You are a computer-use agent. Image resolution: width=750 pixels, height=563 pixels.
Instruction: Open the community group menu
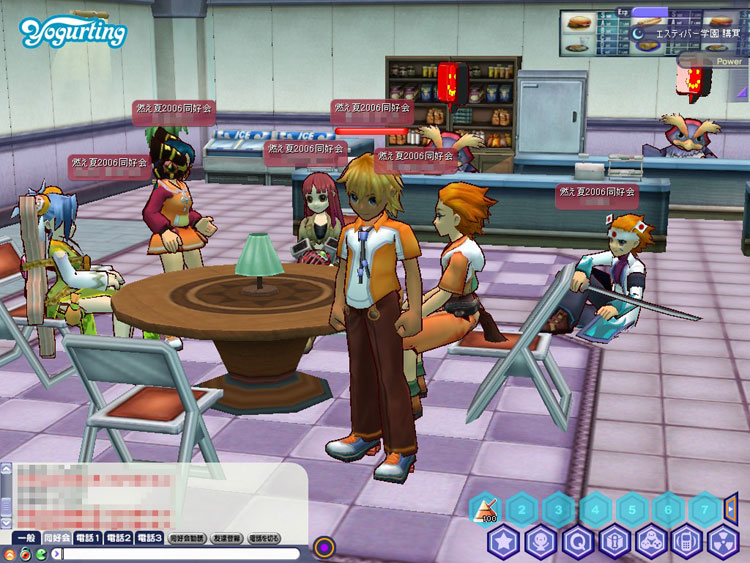pos(650,542)
